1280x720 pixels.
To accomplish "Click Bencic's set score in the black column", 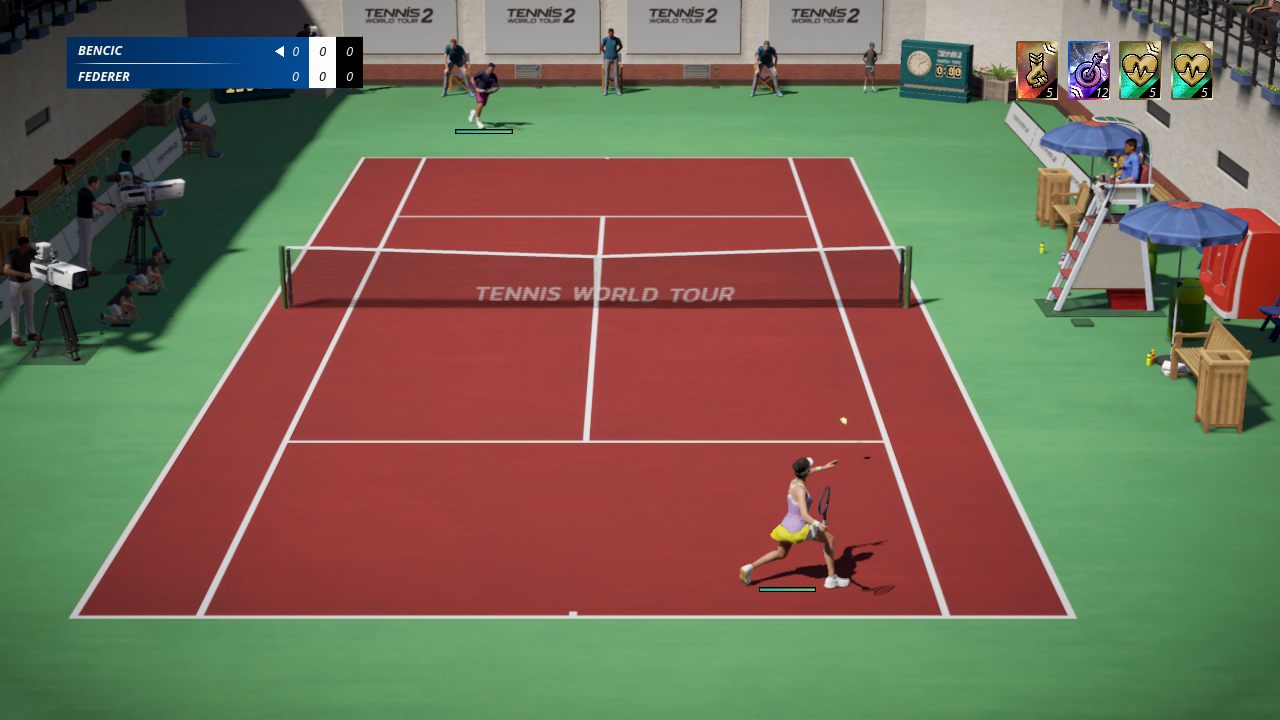I will tap(349, 50).
